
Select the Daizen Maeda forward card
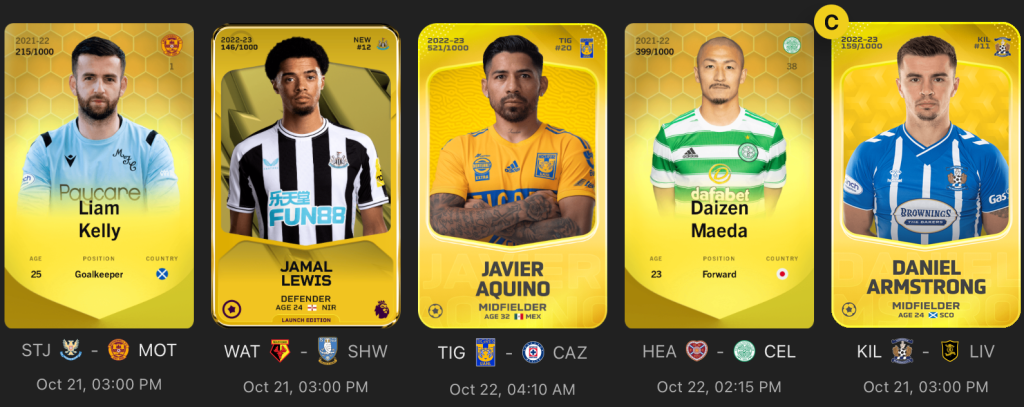point(717,175)
